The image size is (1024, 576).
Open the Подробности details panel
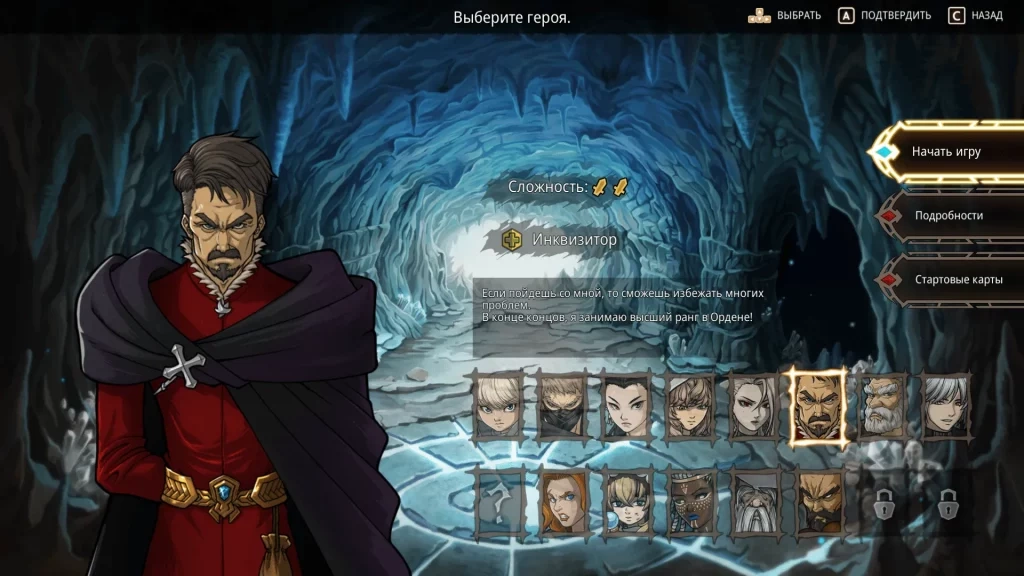pos(948,216)
